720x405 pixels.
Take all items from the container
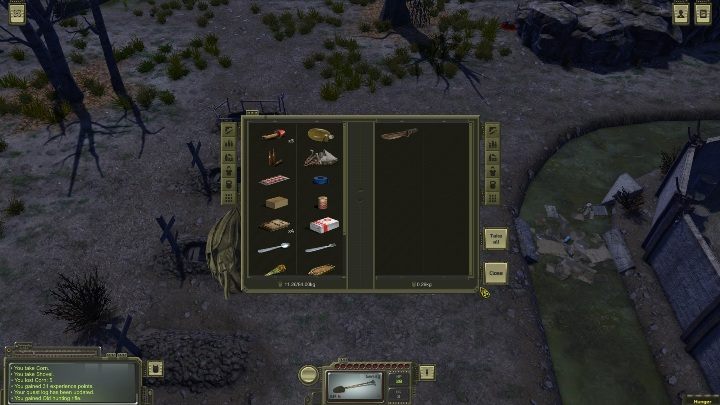coord(495,239)
